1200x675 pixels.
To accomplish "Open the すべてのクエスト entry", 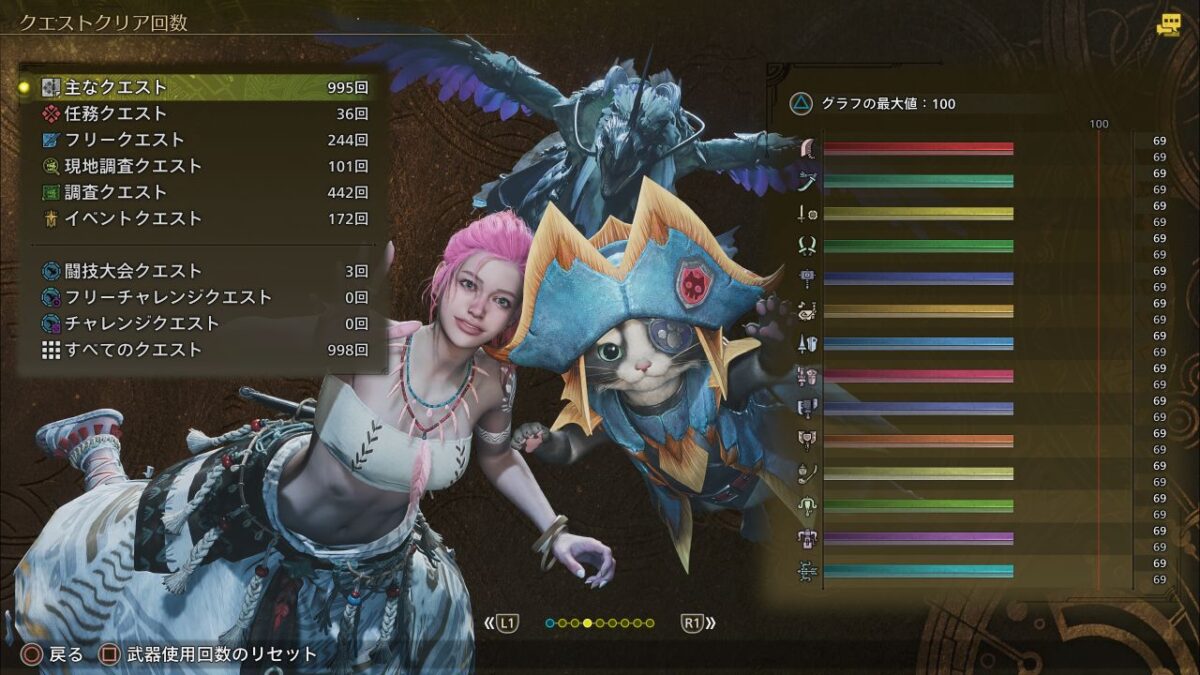I will pyautogui.click(x=200, y=350).
